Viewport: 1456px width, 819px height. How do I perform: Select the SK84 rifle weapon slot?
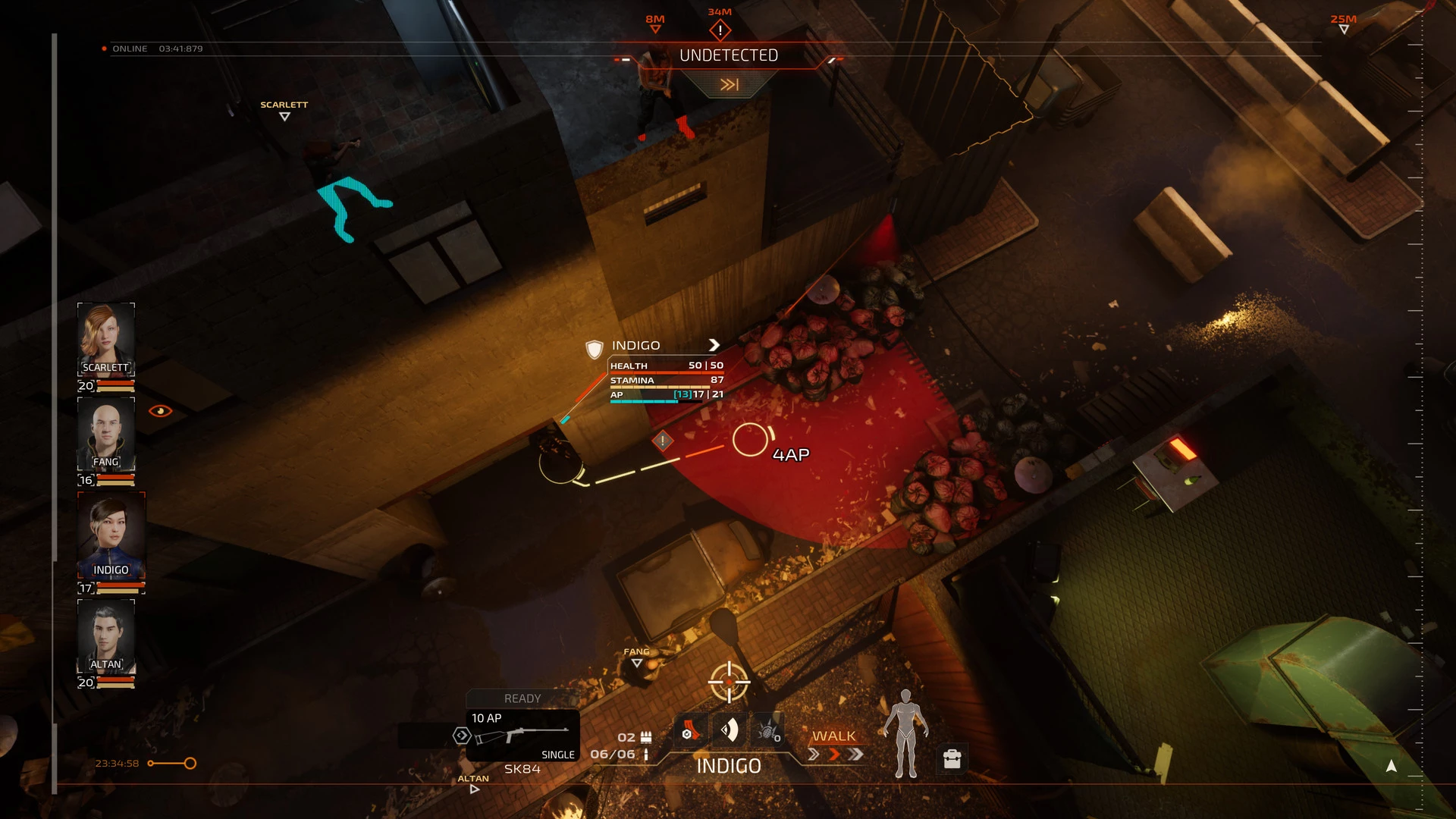[x=522, y=735]
